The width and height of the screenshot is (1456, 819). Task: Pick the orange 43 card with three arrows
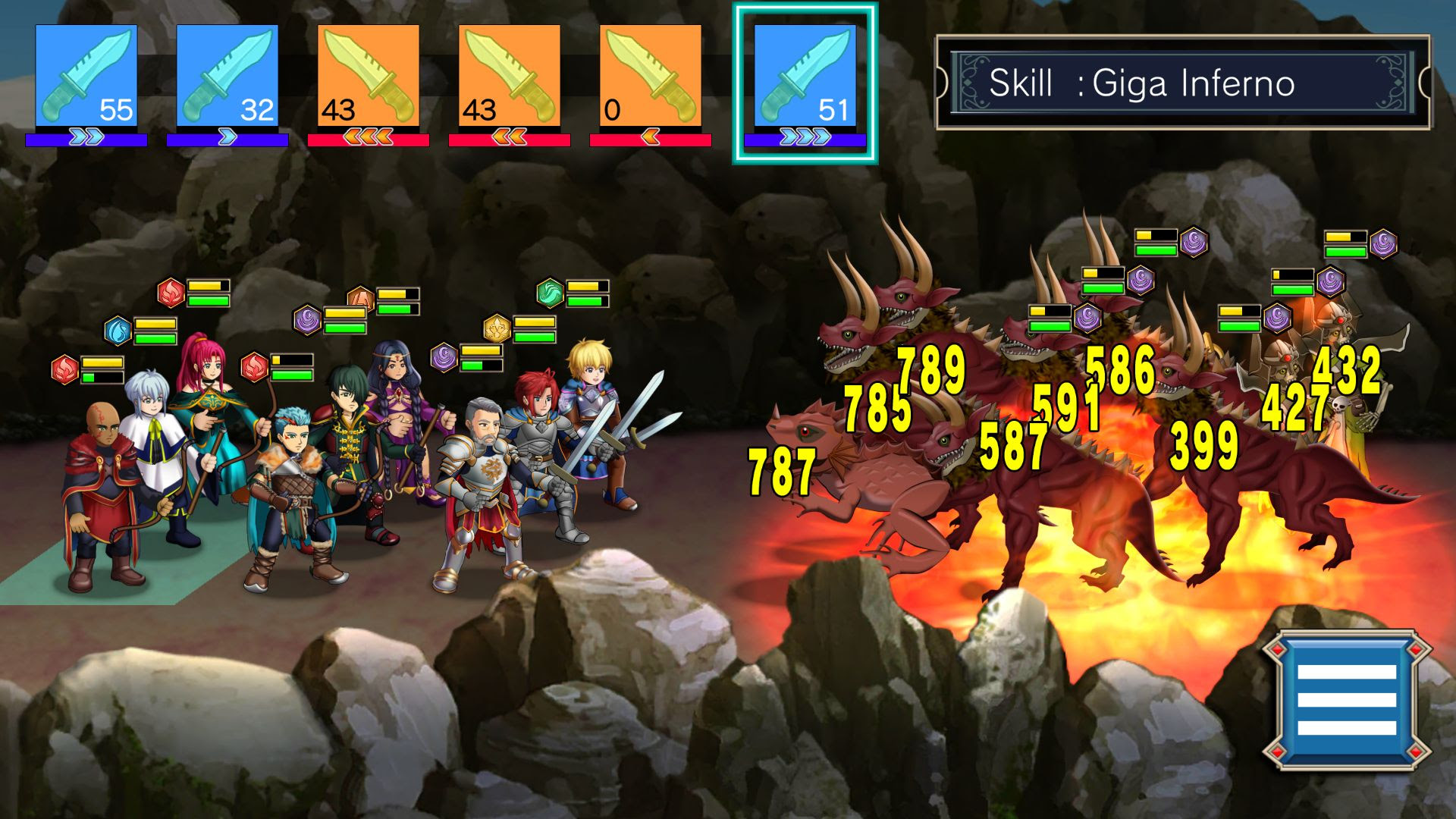tap(369, 77)
